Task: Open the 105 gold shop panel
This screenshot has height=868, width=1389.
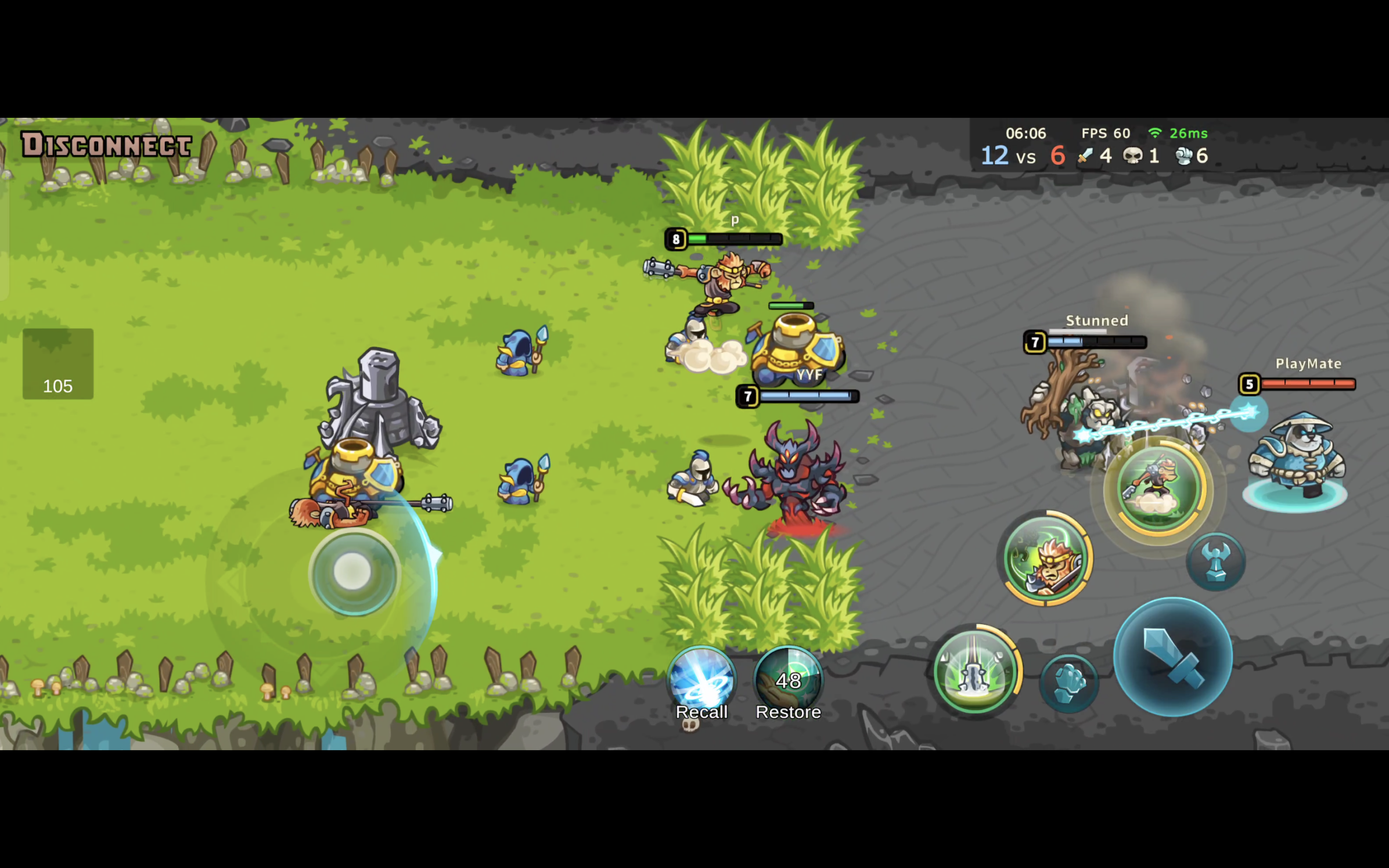Action: tap(58, 364)
